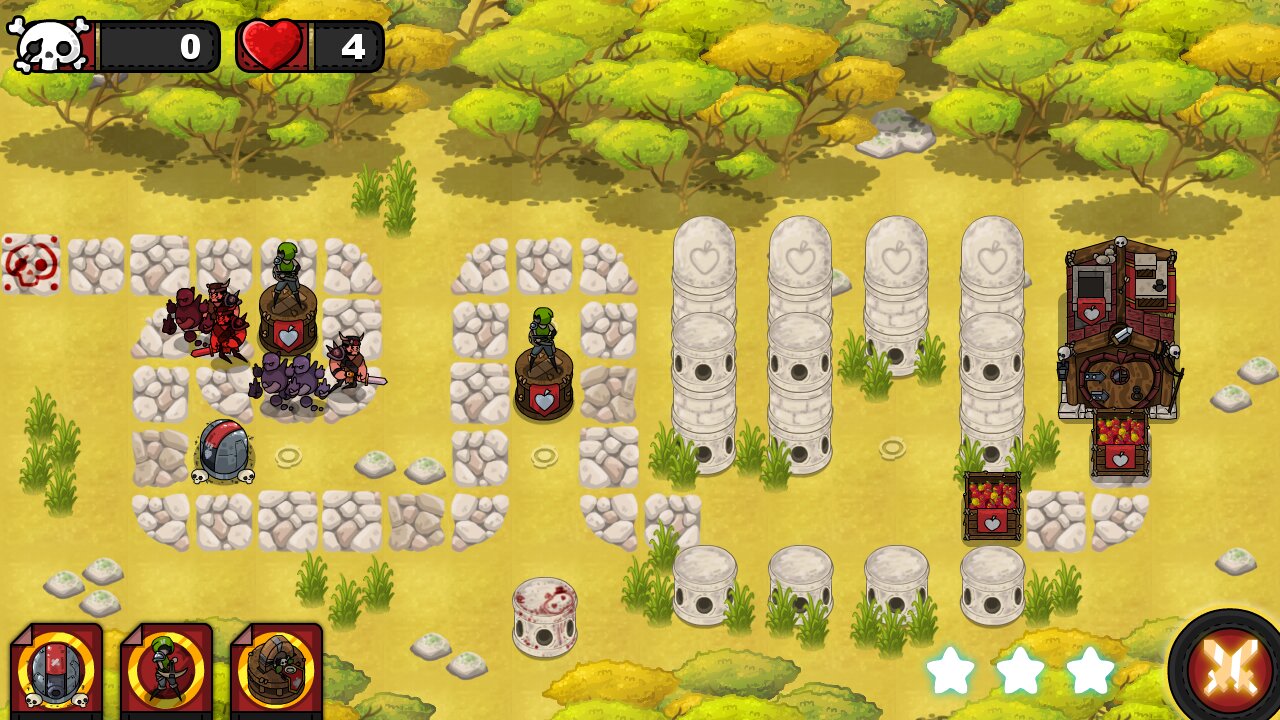1280x720 pixels.
Task: Start the battle with the crossed swords button
Action: [1226, 666]
